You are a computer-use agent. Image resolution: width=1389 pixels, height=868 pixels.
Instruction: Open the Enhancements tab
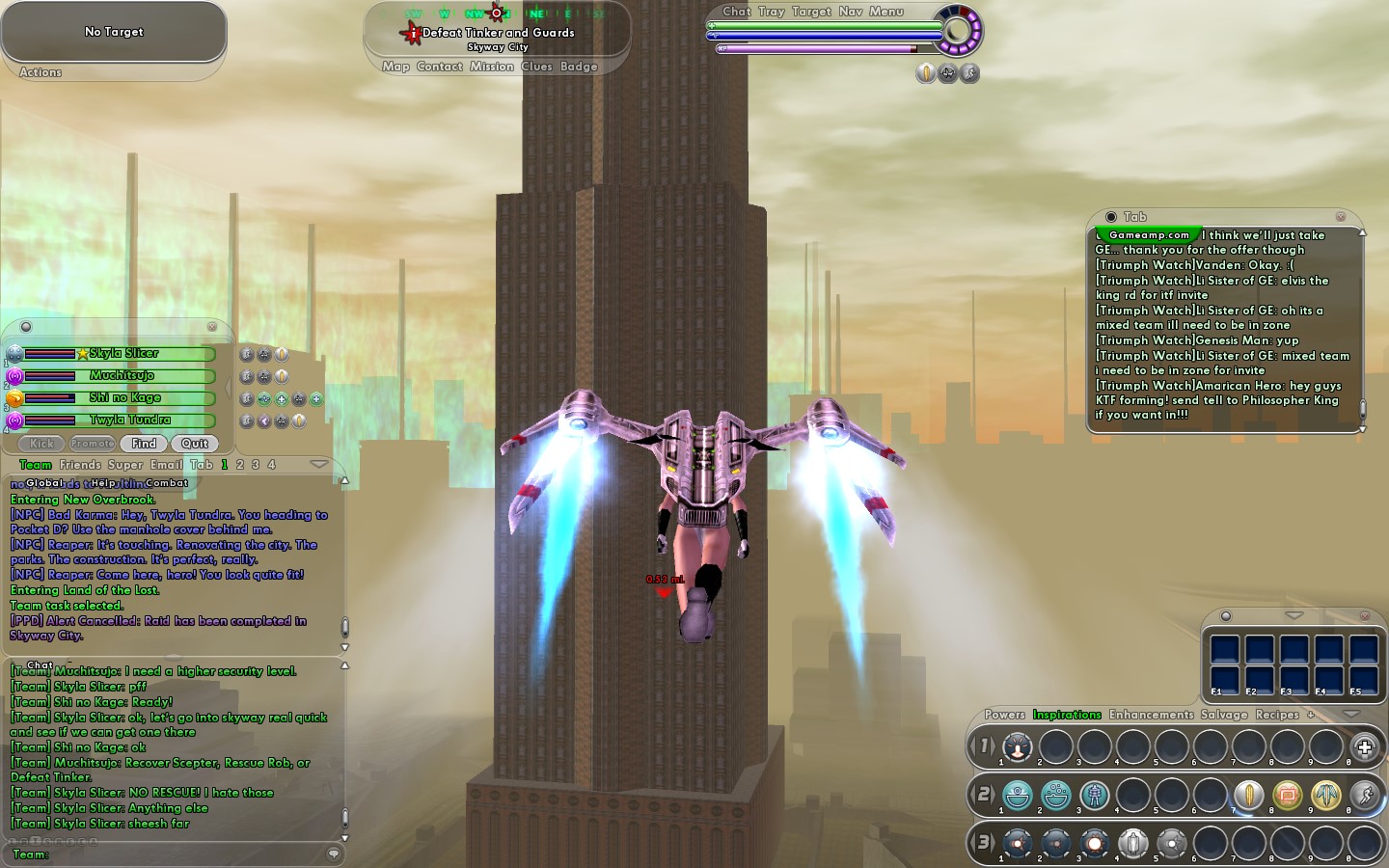pyautogui.click(x=1151, y=715)
